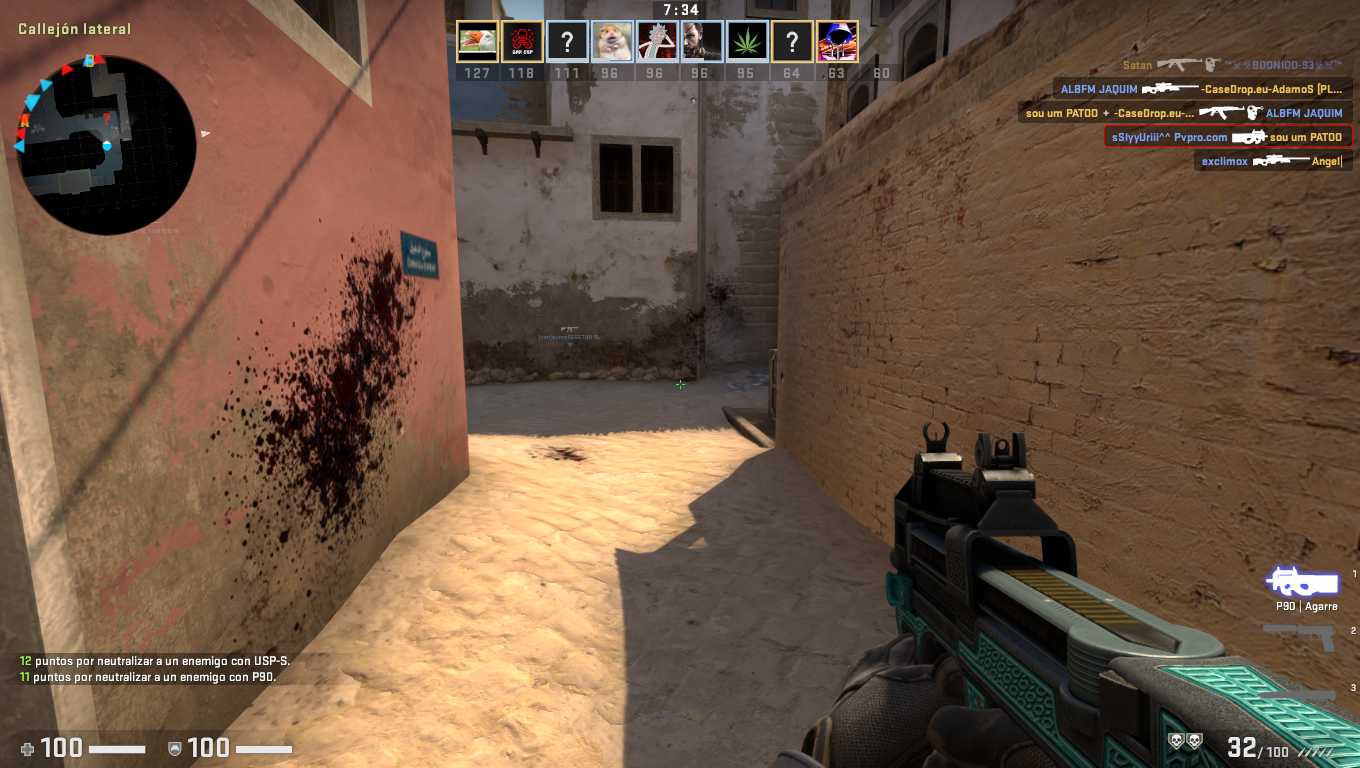The height and width of the screenshot is (768, 1360).
Task: Select the Rick Sanchez cartoon avatar
Action: [657, 42]
